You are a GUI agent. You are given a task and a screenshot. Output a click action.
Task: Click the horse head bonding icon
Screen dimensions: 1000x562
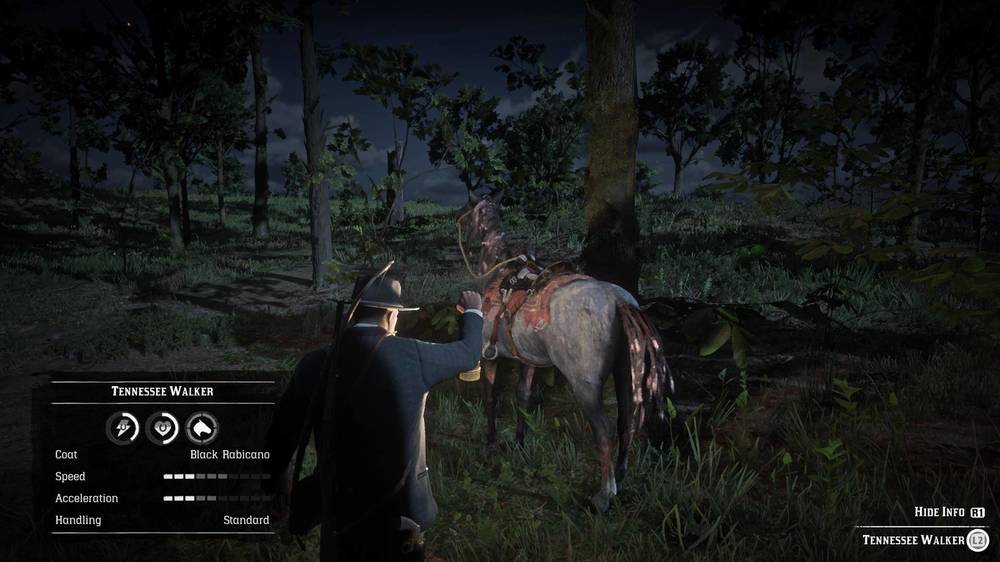point(202,428)
